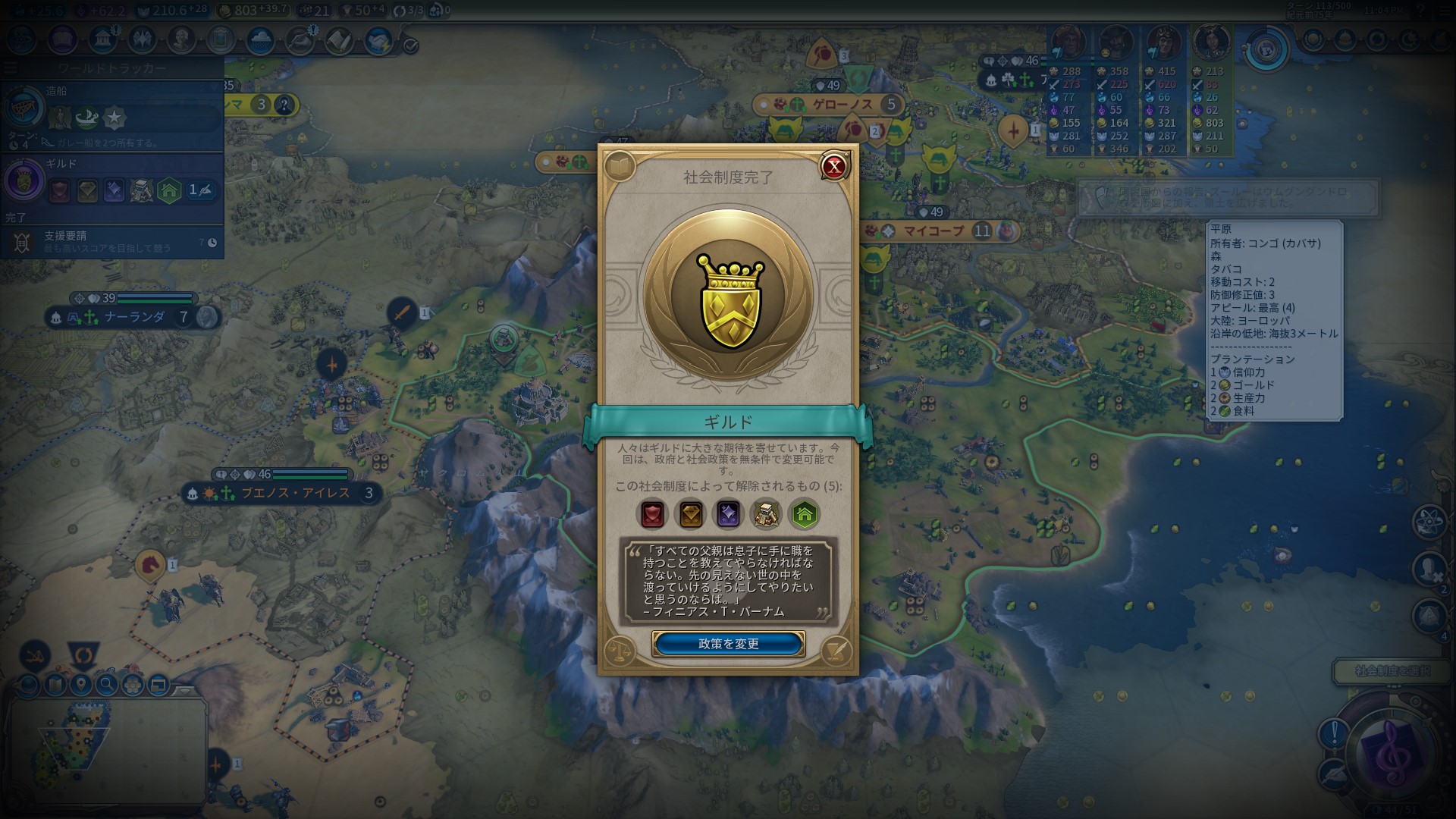This screenshot has width=1456, height=819.
Task: Select the yellow economic policy card unlock
Action: click(x=690, y=514)
